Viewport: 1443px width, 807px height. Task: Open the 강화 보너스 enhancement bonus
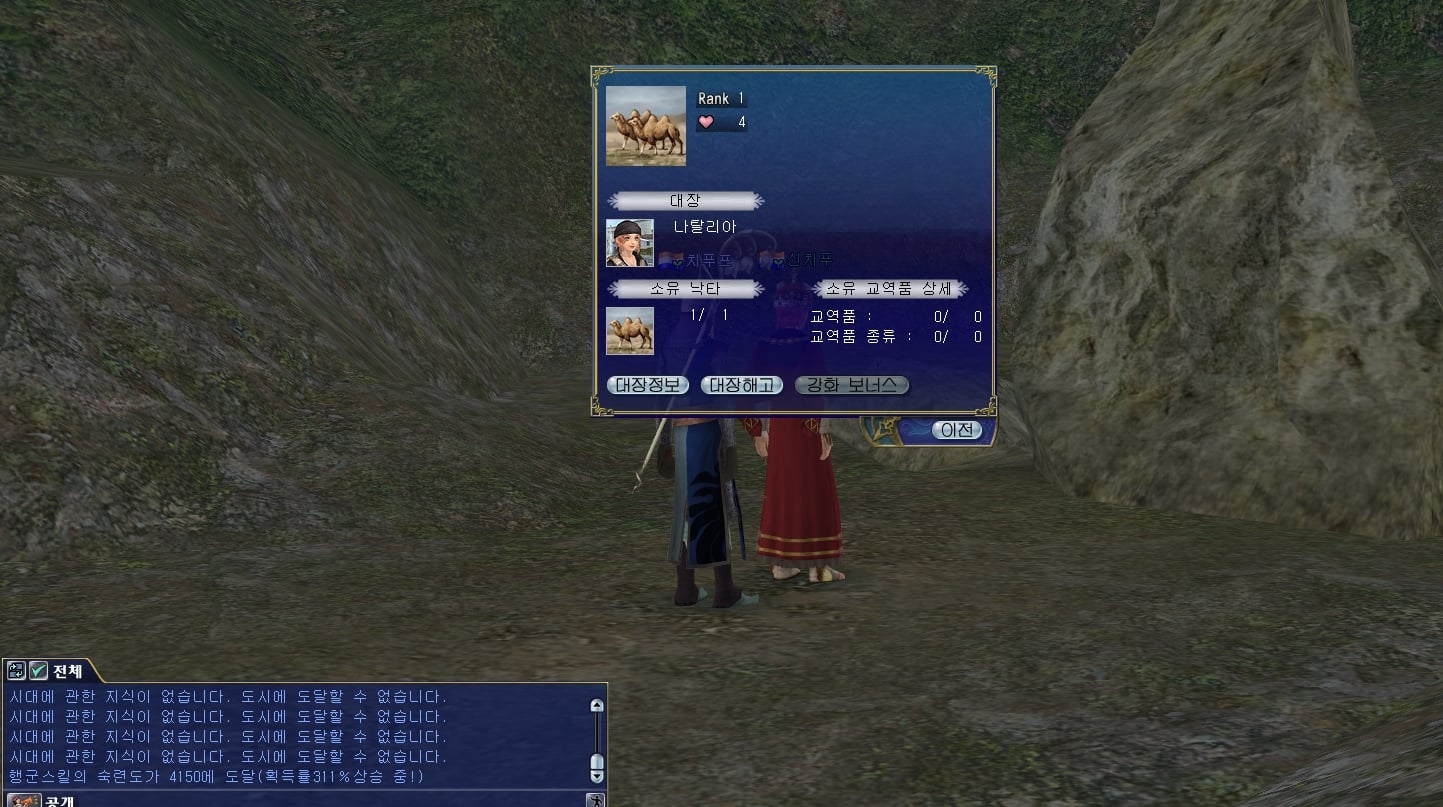(851, 385)
